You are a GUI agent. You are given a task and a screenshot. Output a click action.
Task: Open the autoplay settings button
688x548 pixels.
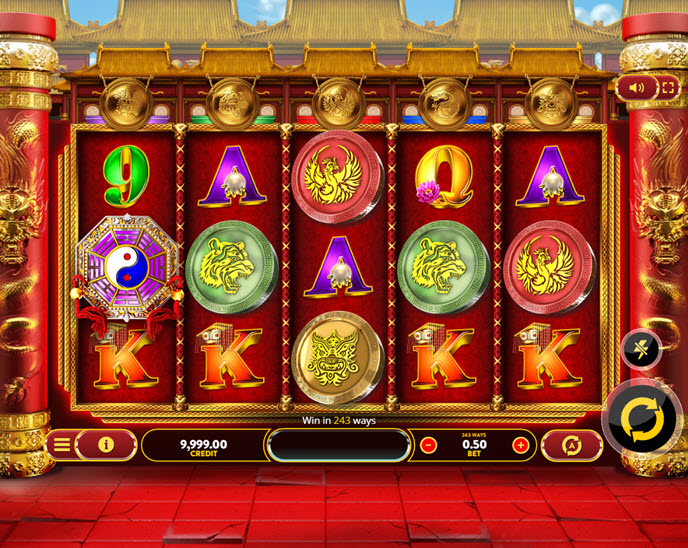point(572,445)
